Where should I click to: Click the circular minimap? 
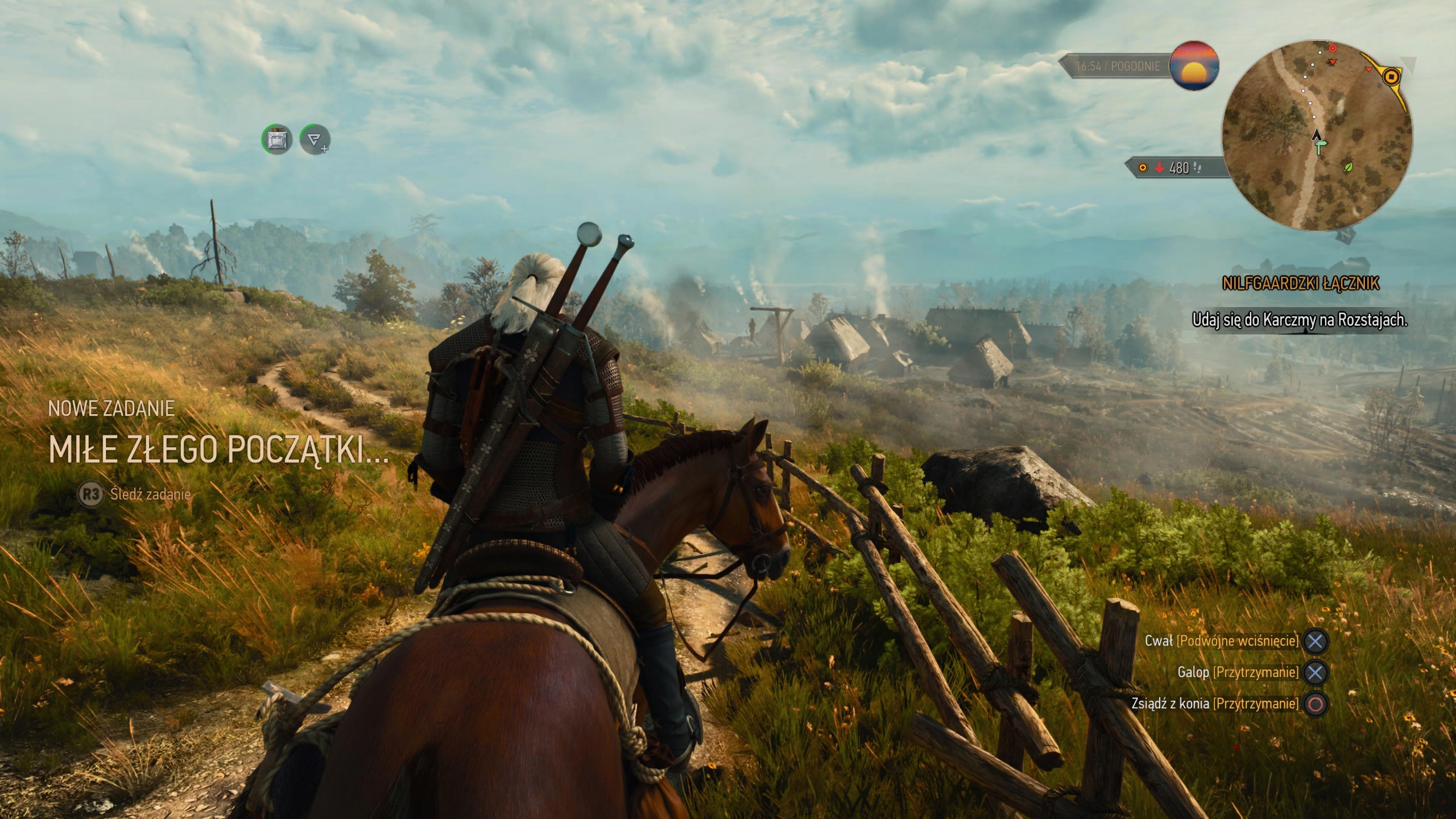point(1317,135)
